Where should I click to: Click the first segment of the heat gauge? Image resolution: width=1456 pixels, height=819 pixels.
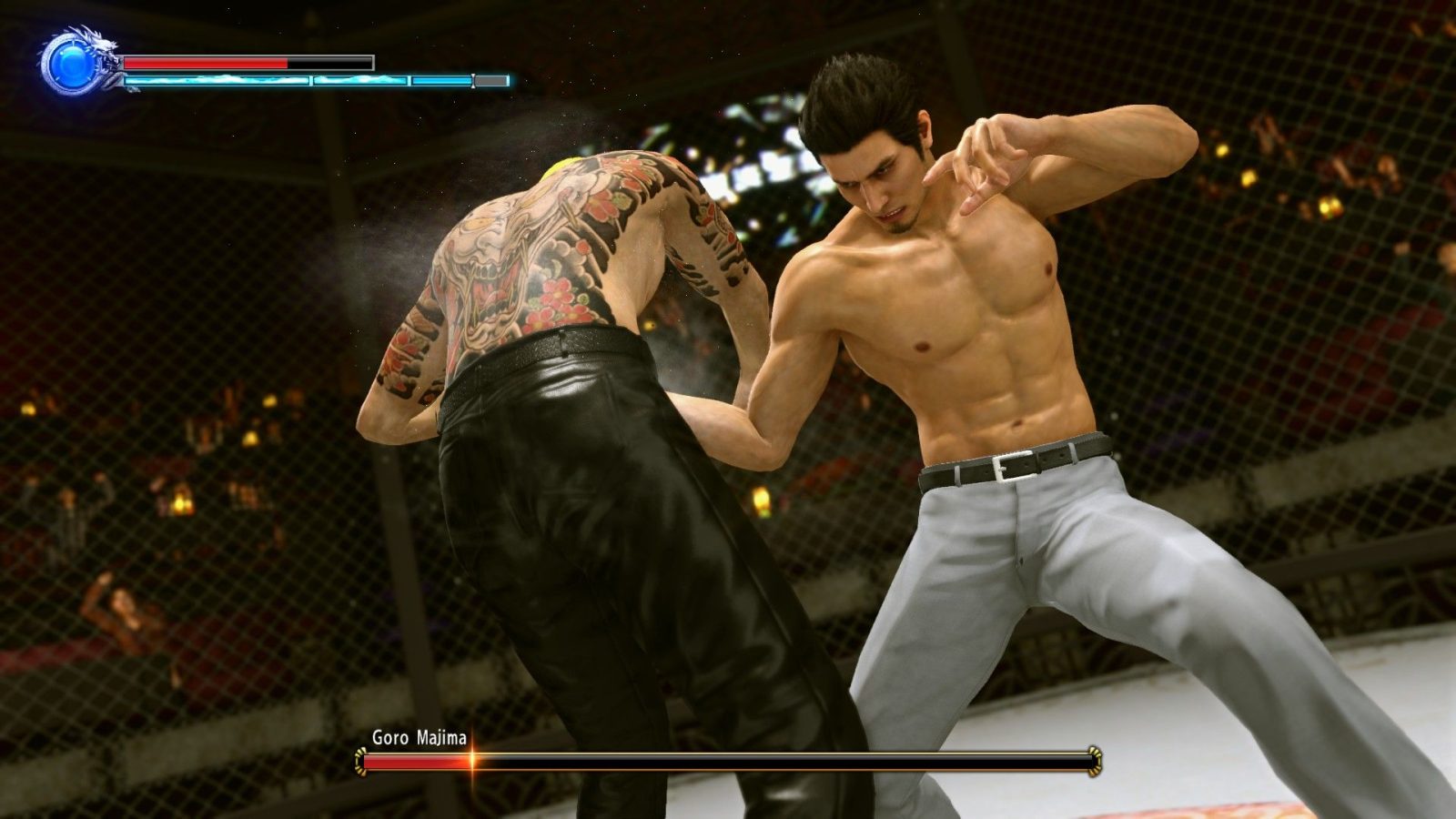[218, 80]
